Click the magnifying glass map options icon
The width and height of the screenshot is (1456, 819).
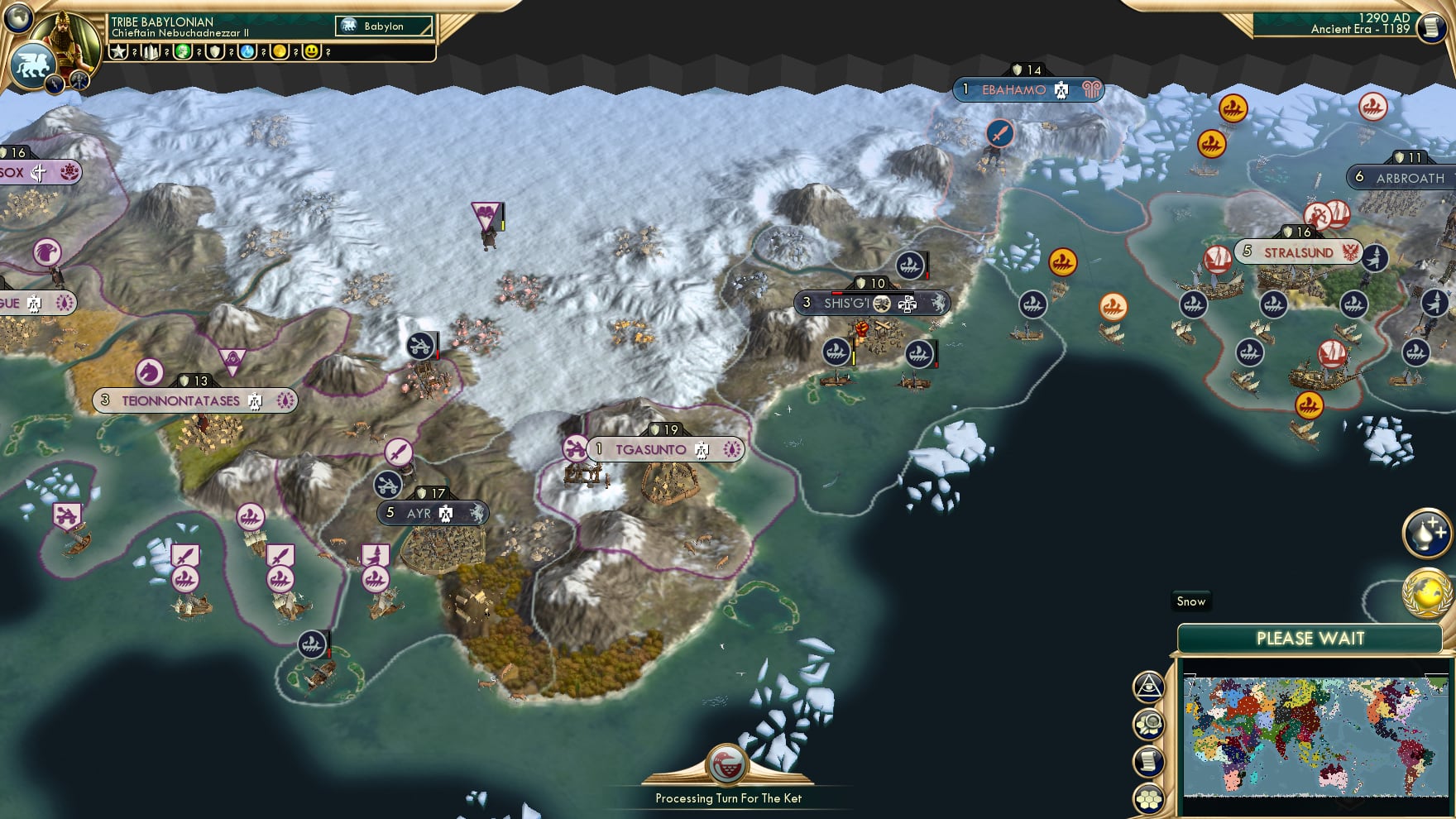coord(1148,722)
